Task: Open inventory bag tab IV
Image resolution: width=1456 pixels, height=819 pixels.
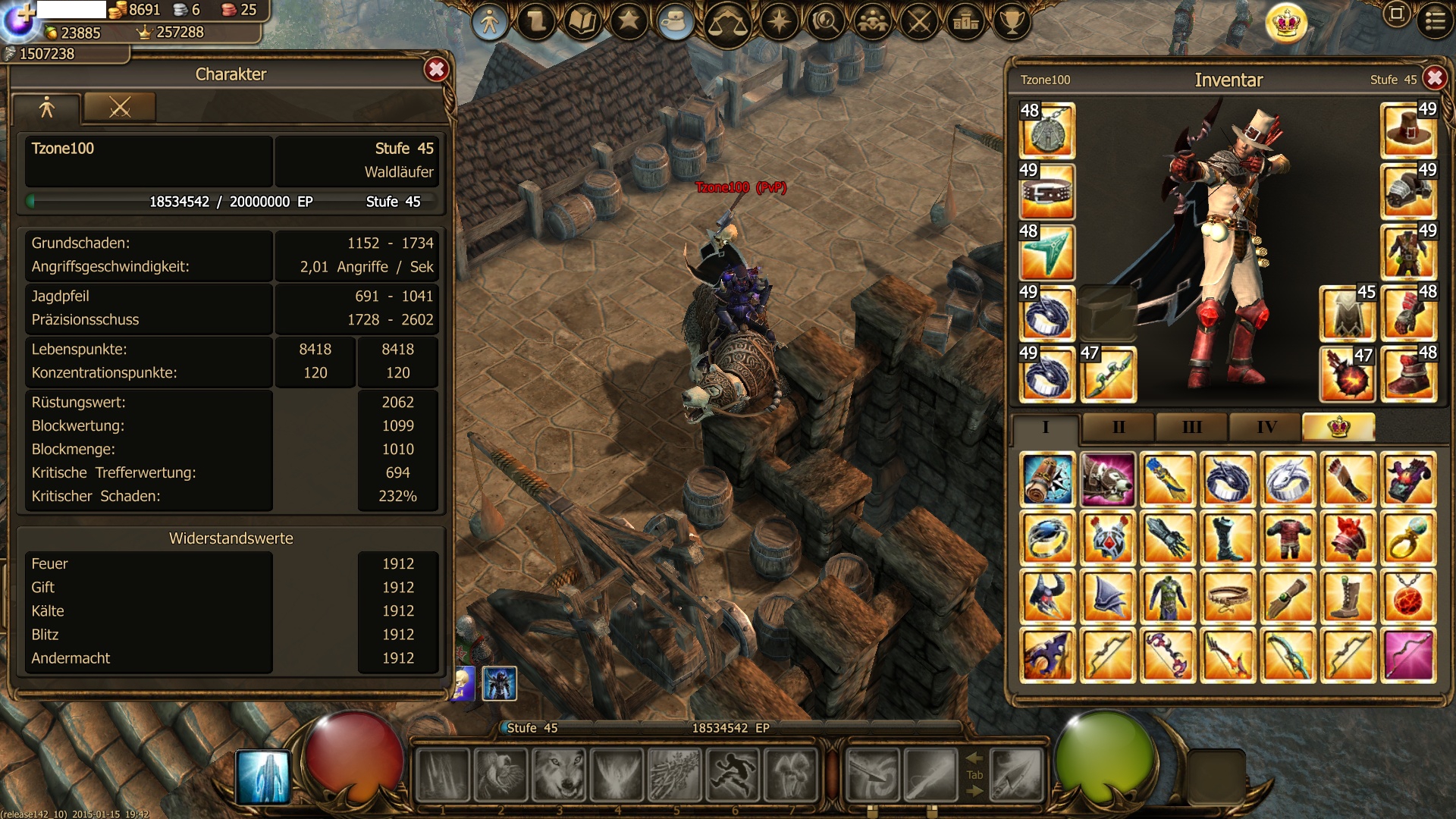Action: tap(1266, 427)
